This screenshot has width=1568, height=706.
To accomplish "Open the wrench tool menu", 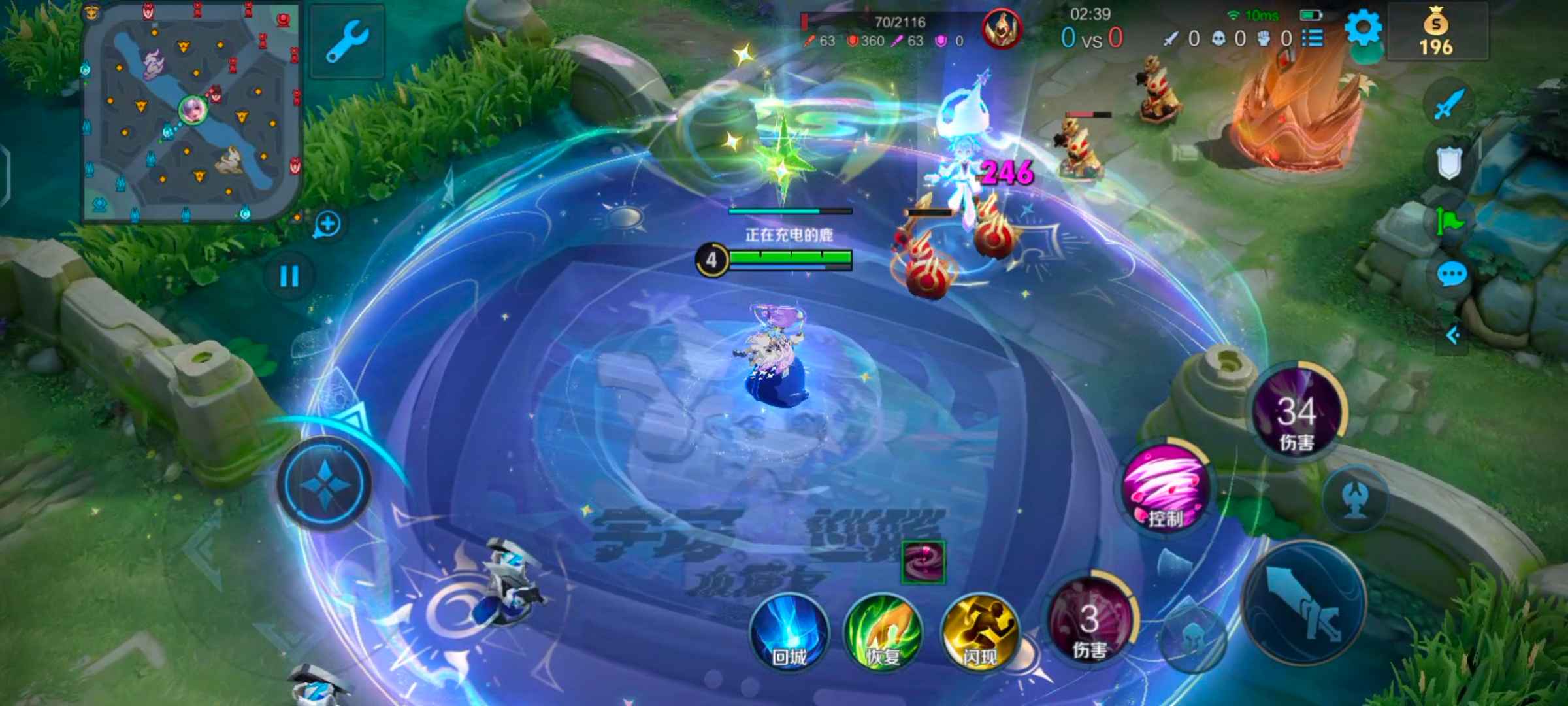I will click(347, 42).
